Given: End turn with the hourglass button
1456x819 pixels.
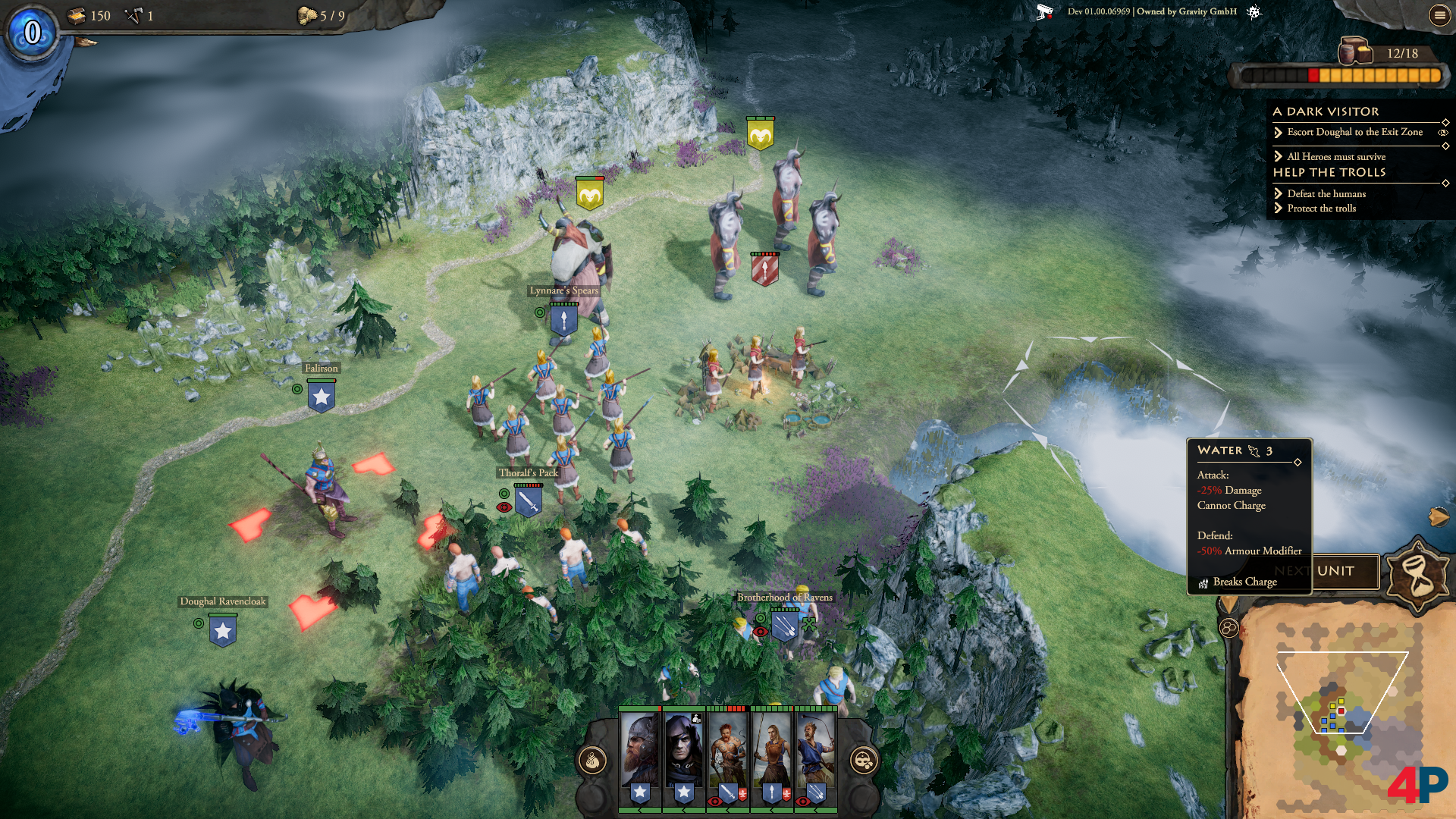Looking at the screenshot, I should [1417, 575].
